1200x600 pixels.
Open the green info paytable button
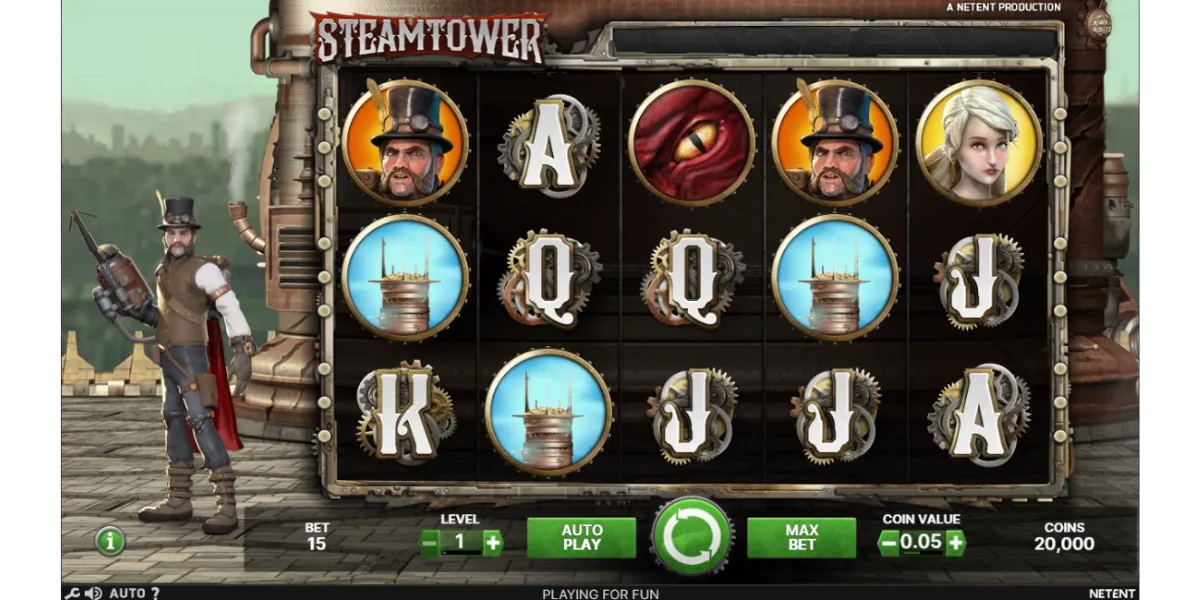110,541
